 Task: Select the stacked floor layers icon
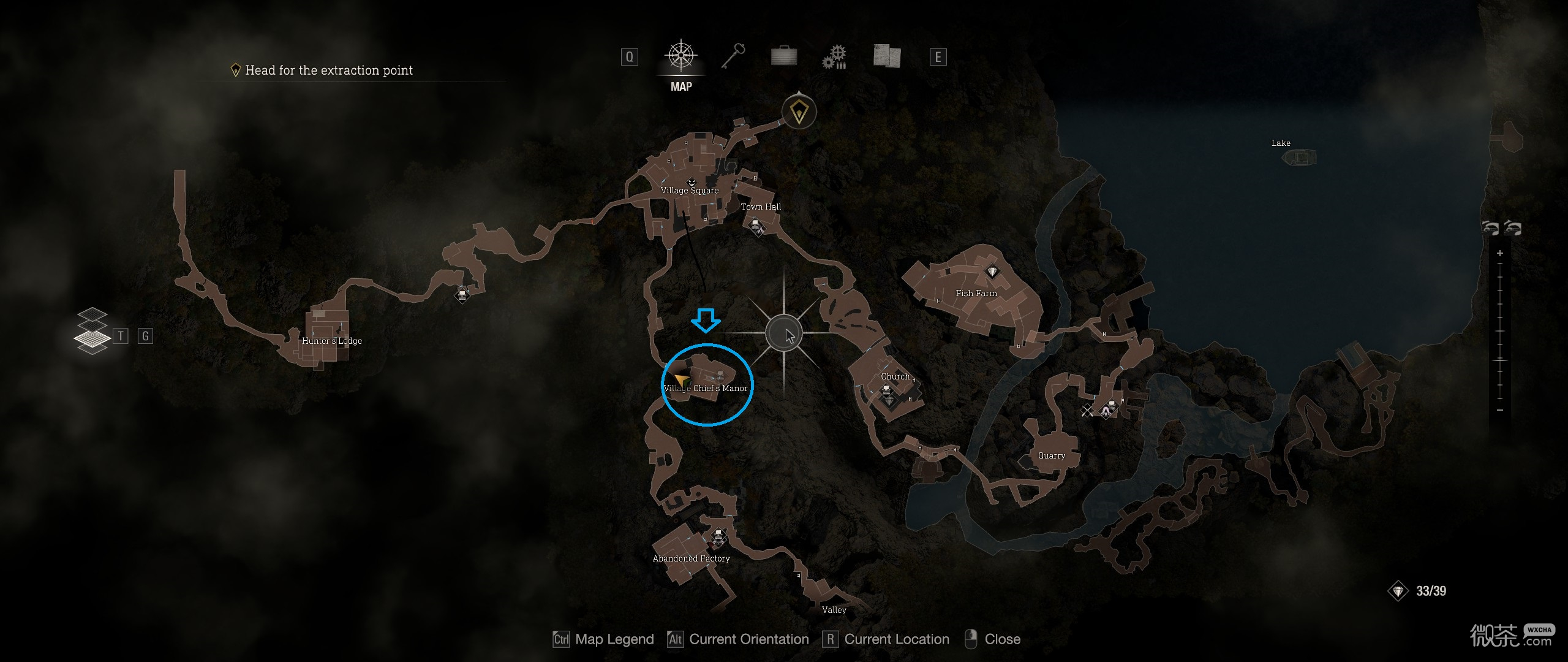coord(91,331)
